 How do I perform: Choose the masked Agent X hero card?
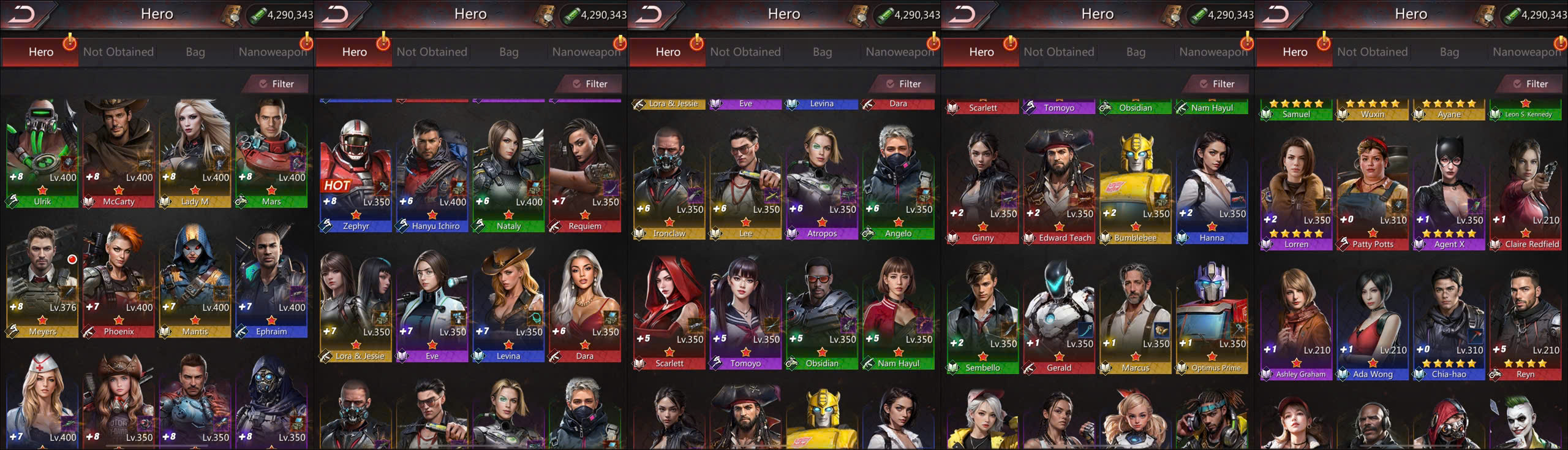tap(1449, 190)
